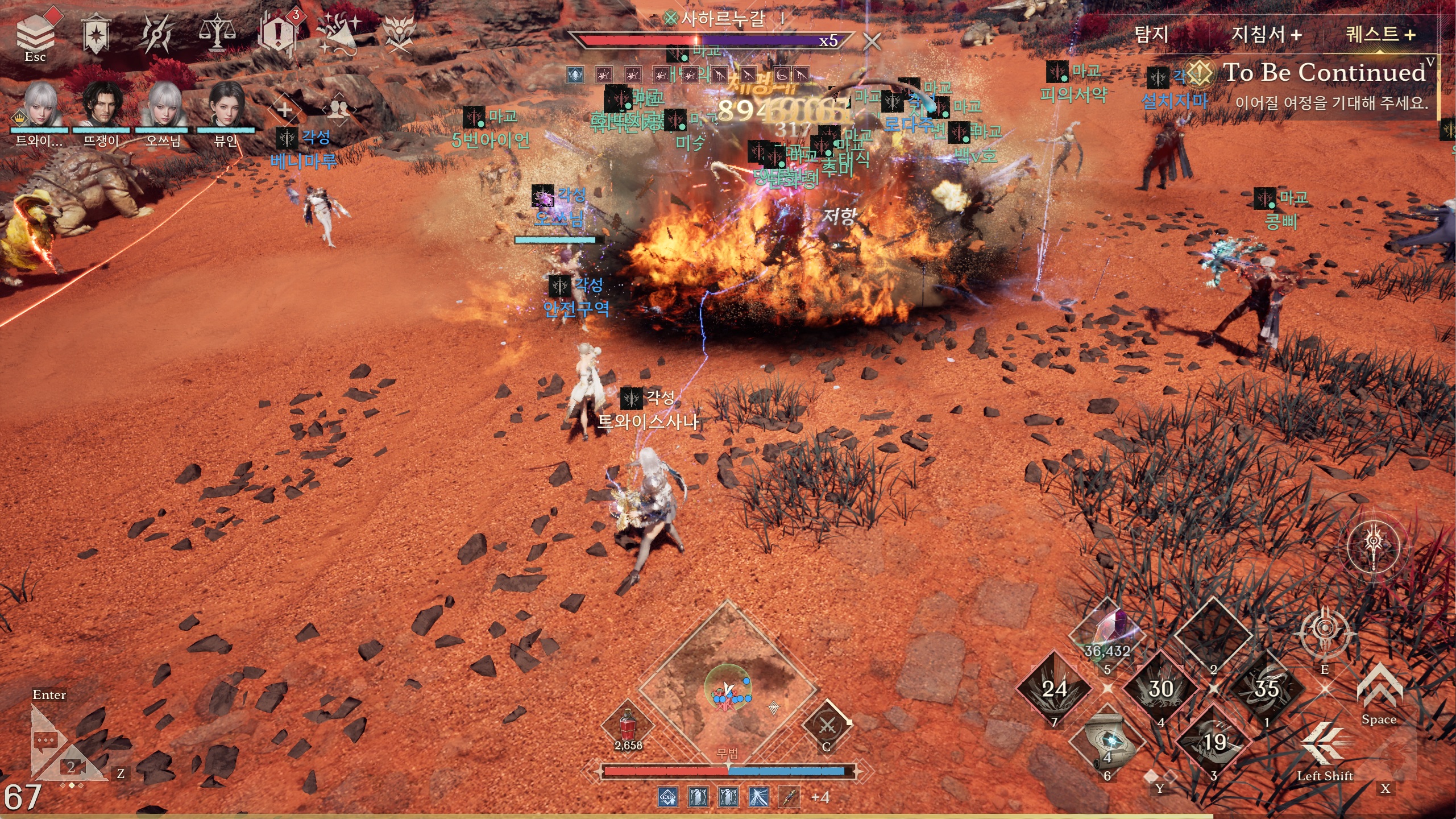
Task: Open the party popper event icon
Action: click(339, 33)
